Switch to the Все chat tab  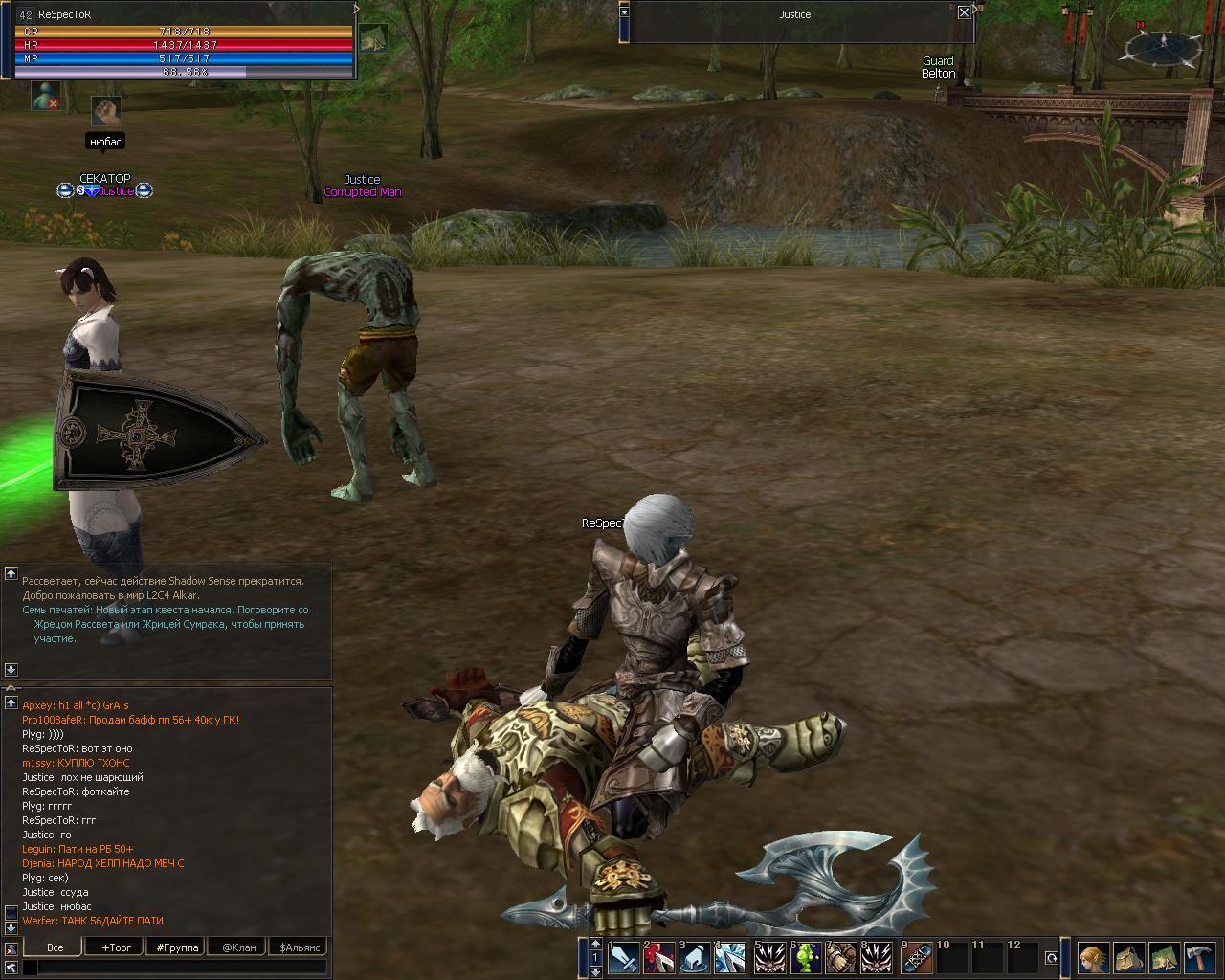click(56, 947)
